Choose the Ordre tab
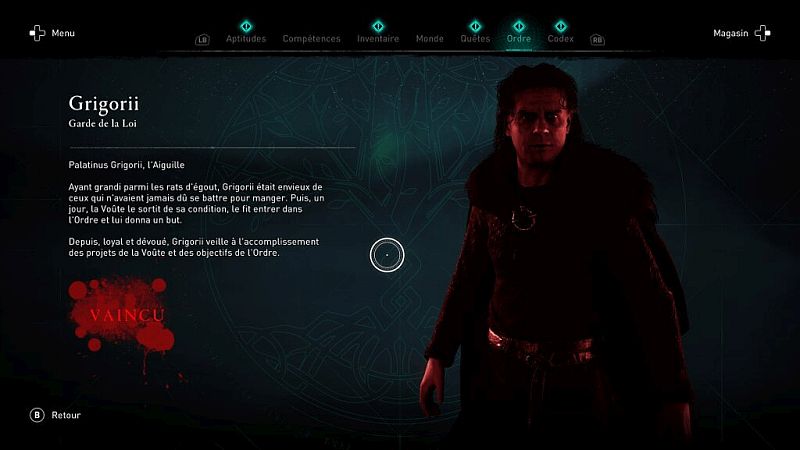Image resolution: width=800 pixels, height=450 pixels. coord(519,39)
